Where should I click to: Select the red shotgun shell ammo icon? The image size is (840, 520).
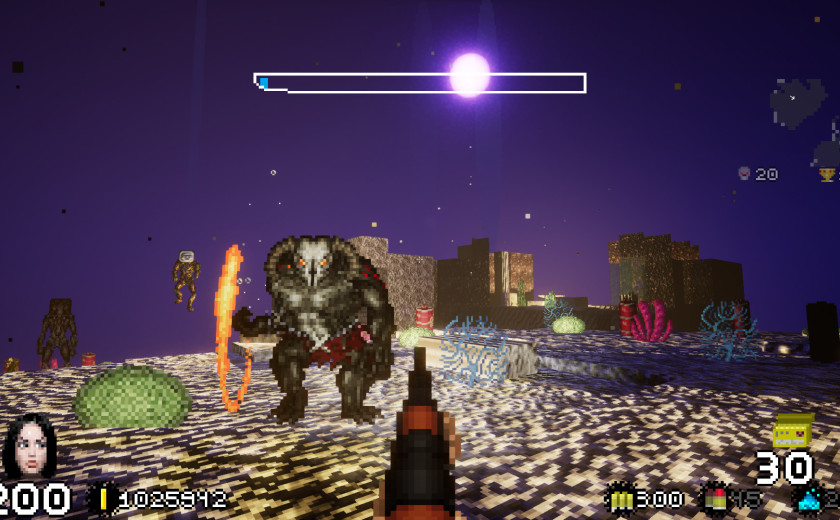pos(716,498)
